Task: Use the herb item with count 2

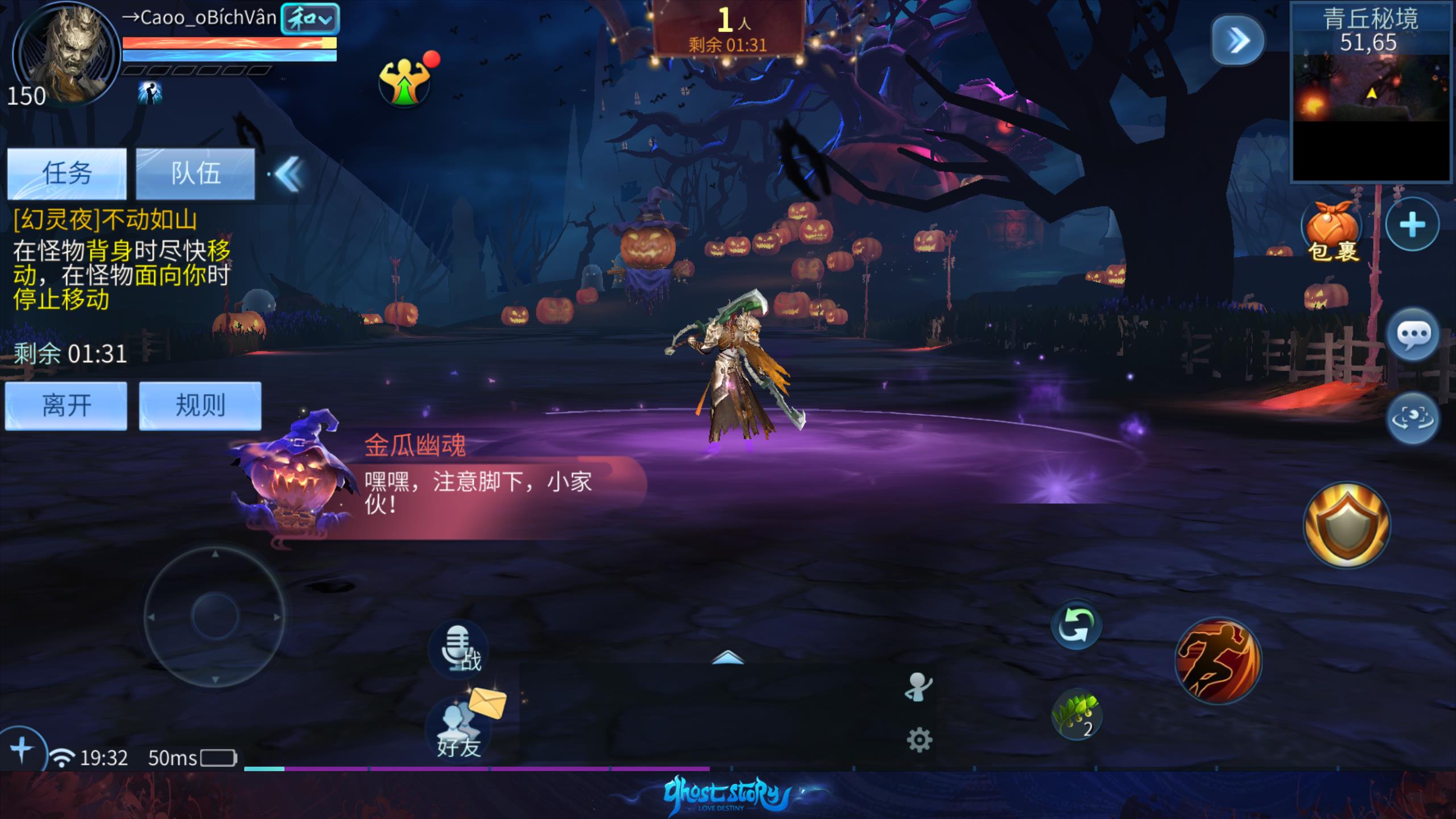Action: coord(1077,715)
